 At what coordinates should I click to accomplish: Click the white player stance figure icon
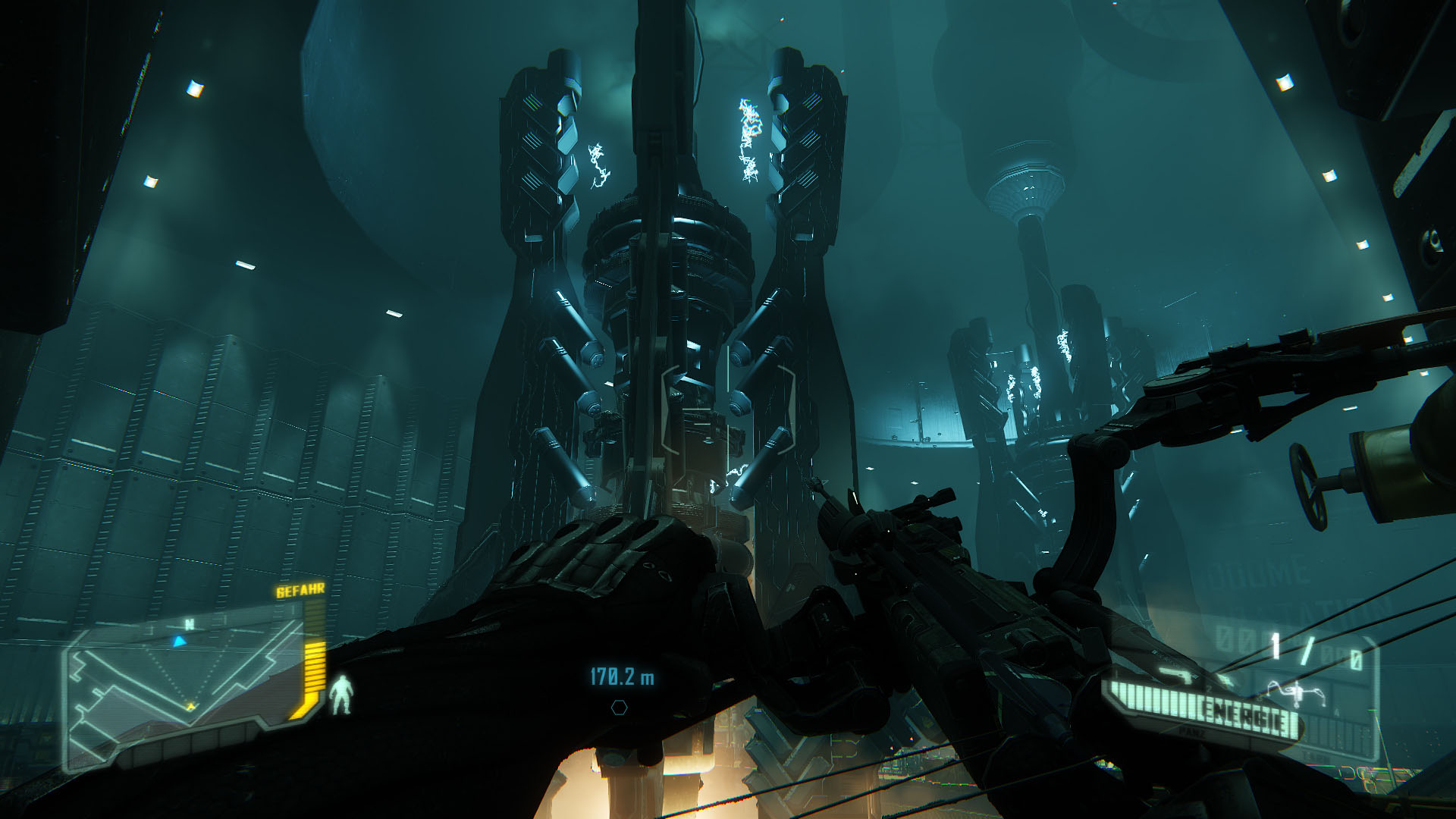coord(340,695)
